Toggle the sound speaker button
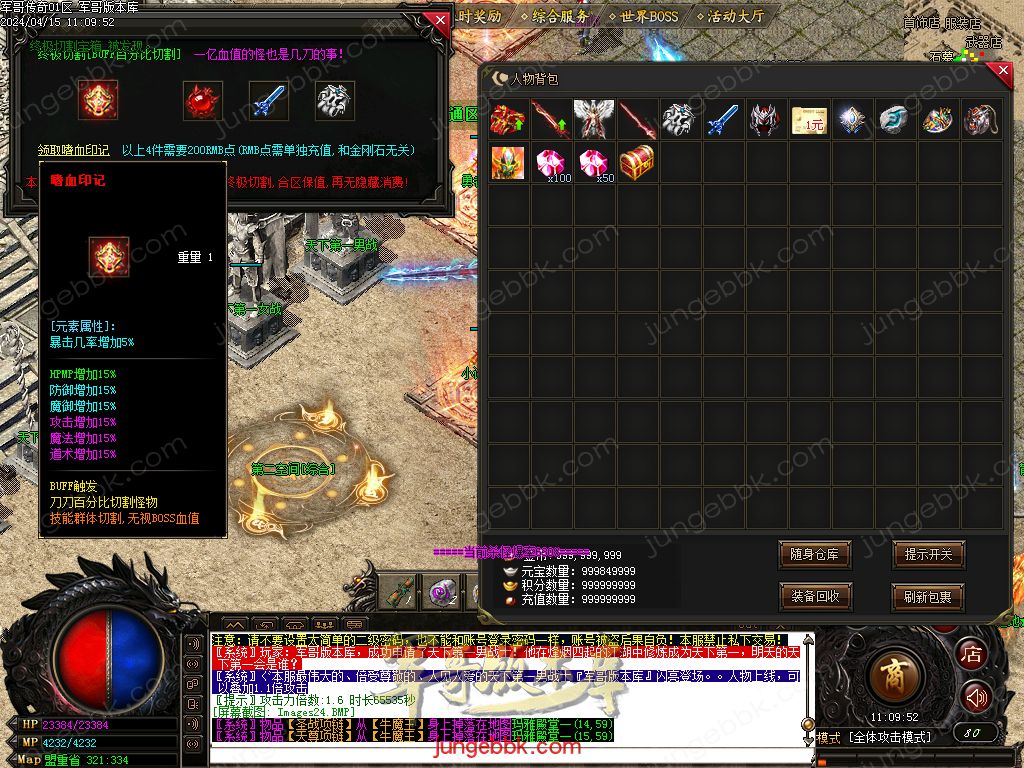Viewport: 1024px width, 768px height. tap(975, 696)
